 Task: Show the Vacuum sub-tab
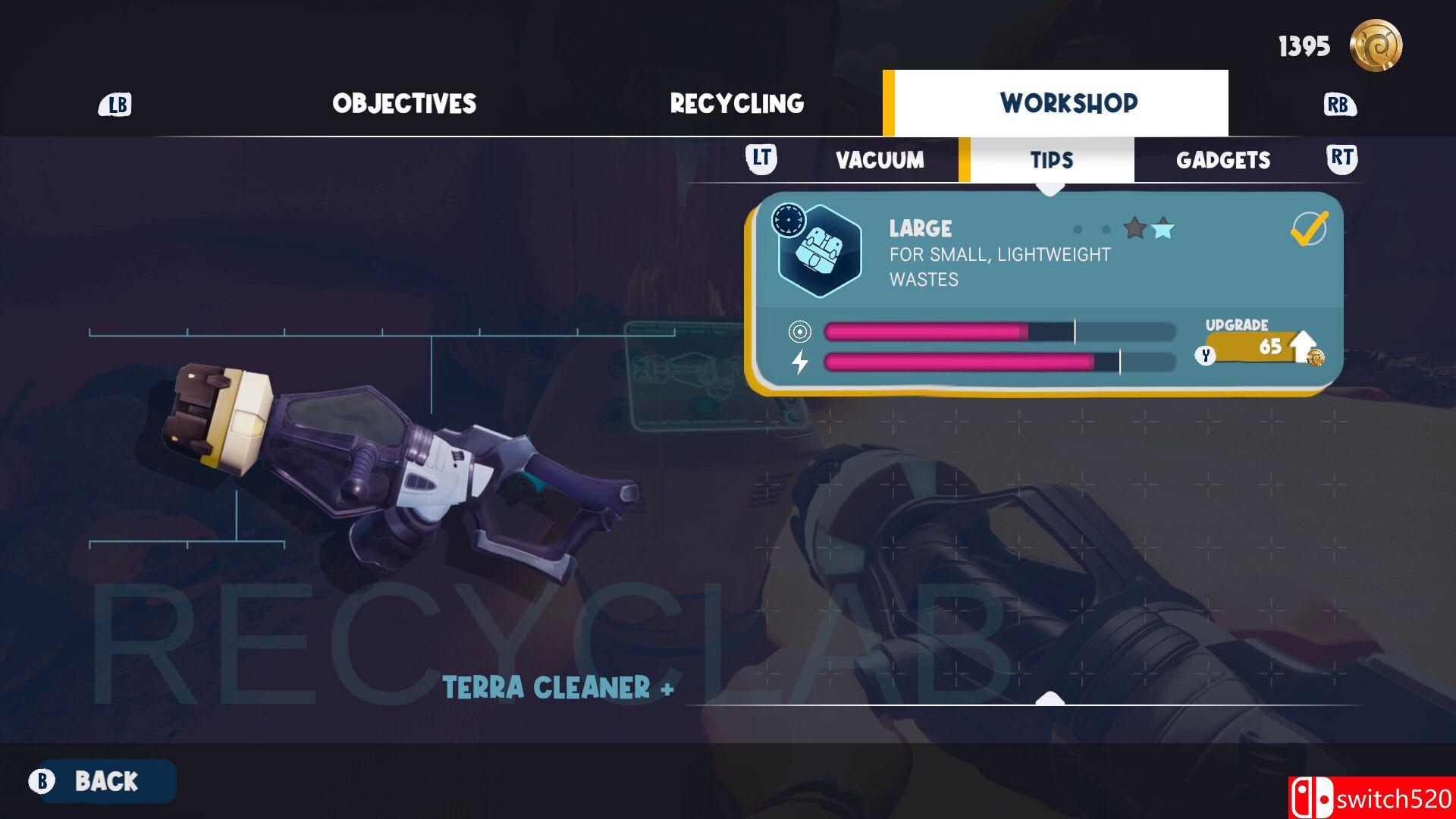880,160
